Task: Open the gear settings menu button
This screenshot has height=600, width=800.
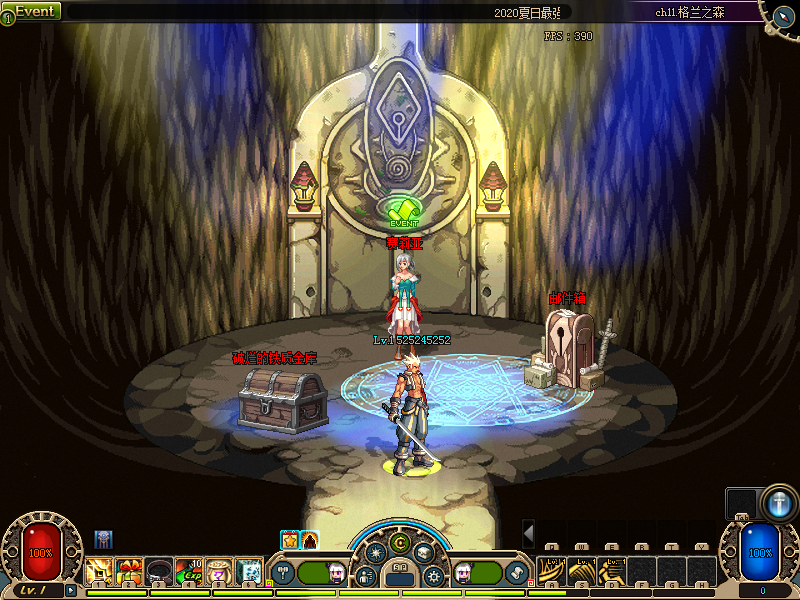Action: pyautogui.click(x=434, y=576)
